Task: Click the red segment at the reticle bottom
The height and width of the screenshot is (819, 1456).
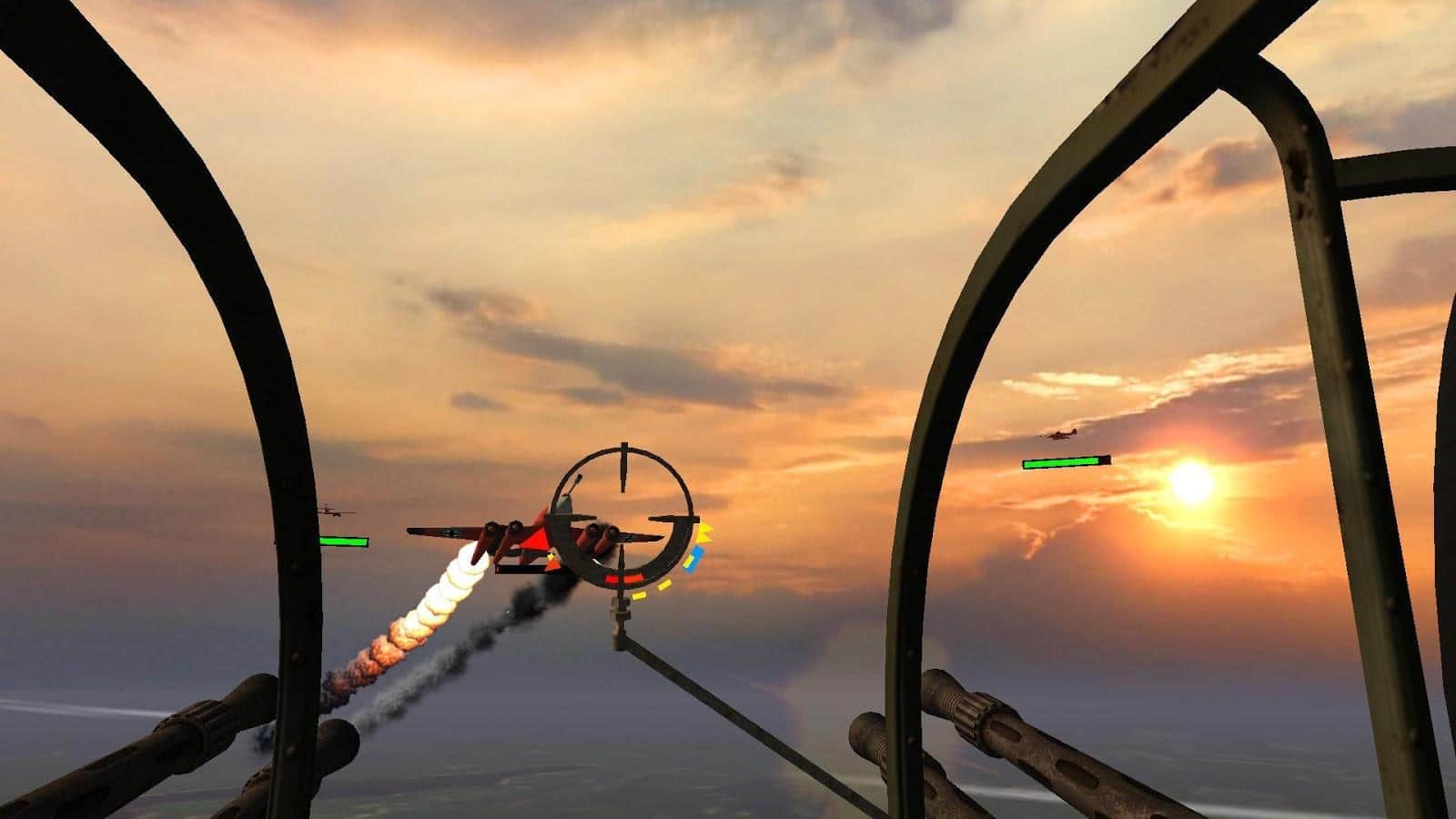Action: pyautogui.click(x=624, y=579)
